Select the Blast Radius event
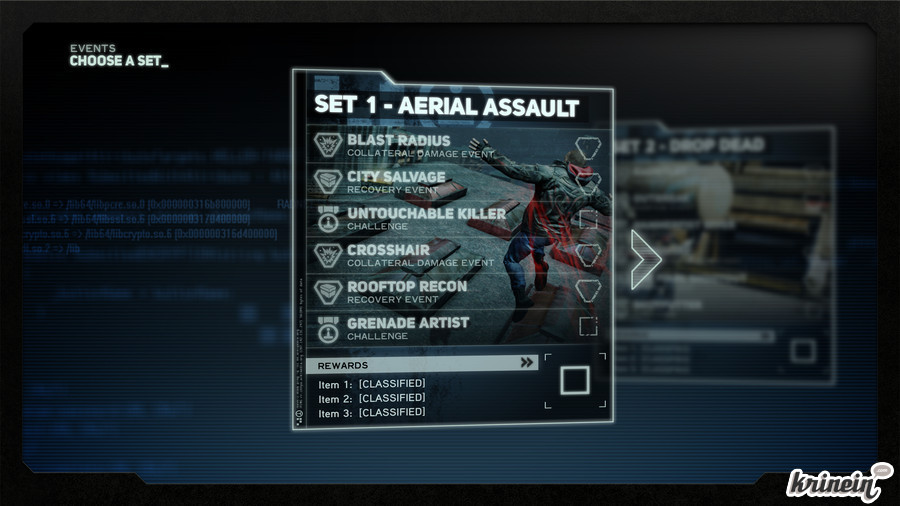This screenshot has width=900, height=506. point(398,145)
